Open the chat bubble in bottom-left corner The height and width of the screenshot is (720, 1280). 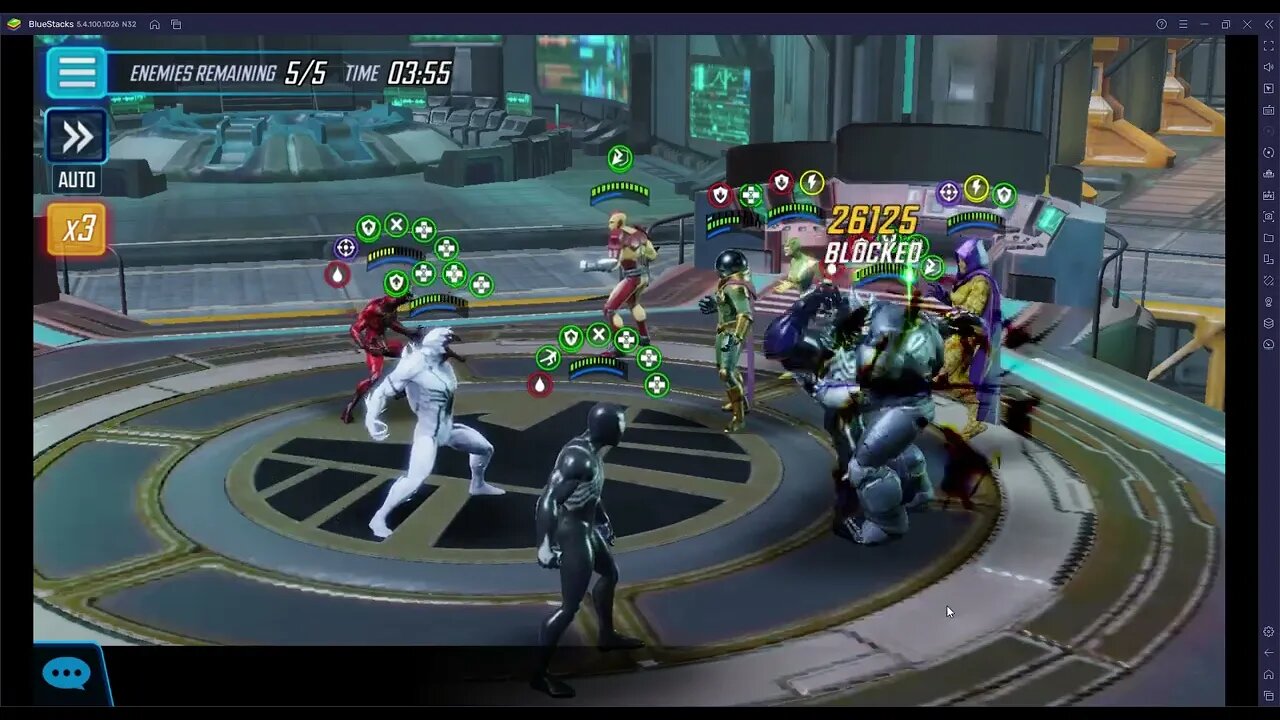pyautogui.click(x=66, y=673)
